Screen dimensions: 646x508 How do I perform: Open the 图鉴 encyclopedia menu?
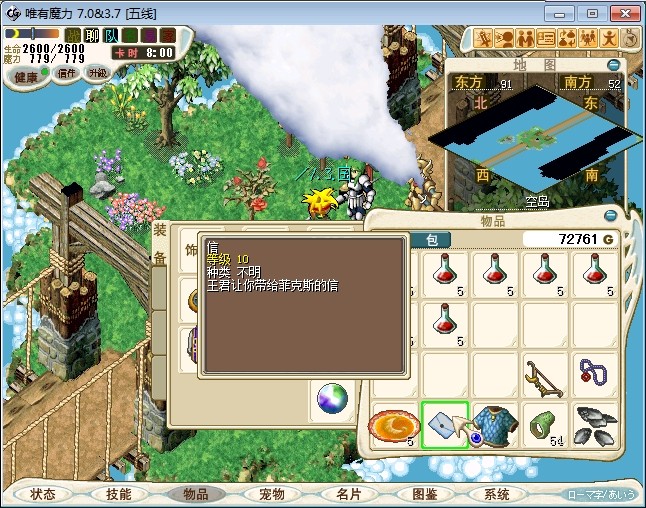(424, 494)
